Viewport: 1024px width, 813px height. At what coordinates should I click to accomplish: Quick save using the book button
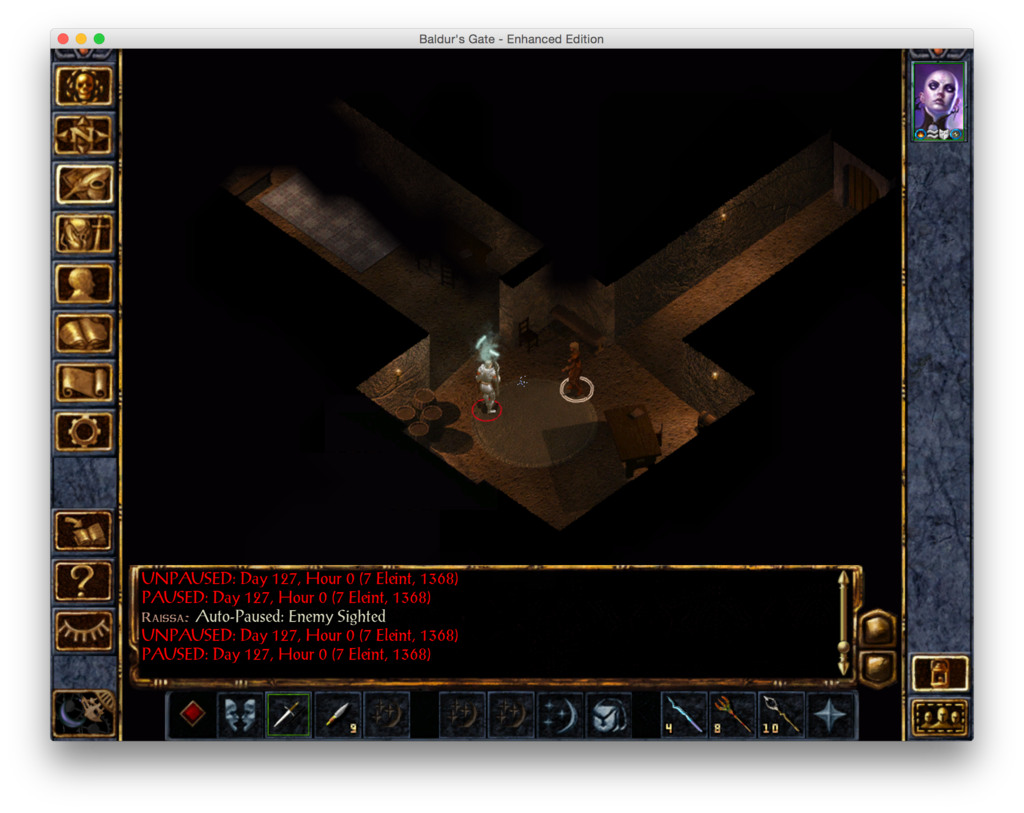point(84,531)
